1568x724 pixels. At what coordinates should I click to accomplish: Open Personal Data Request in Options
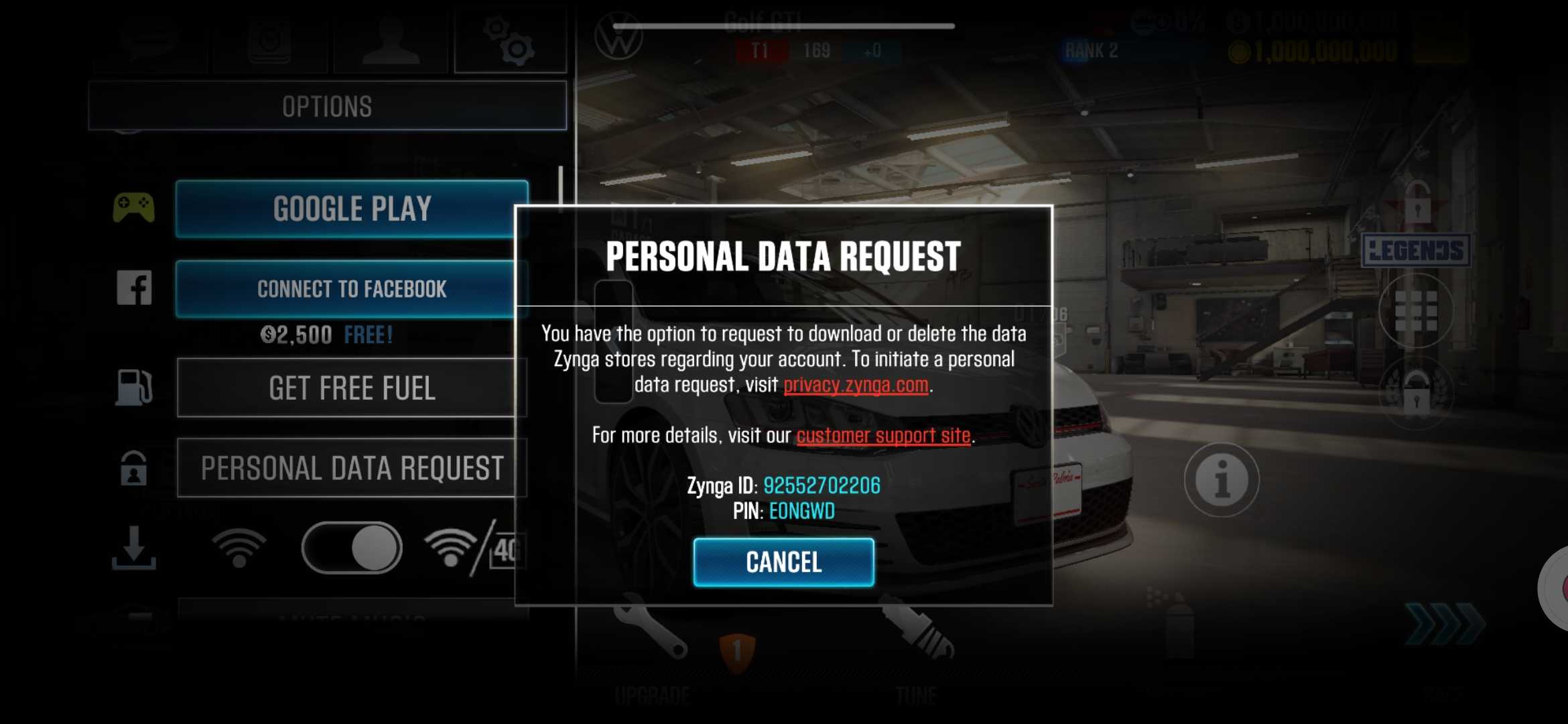(x=351, y=468)
